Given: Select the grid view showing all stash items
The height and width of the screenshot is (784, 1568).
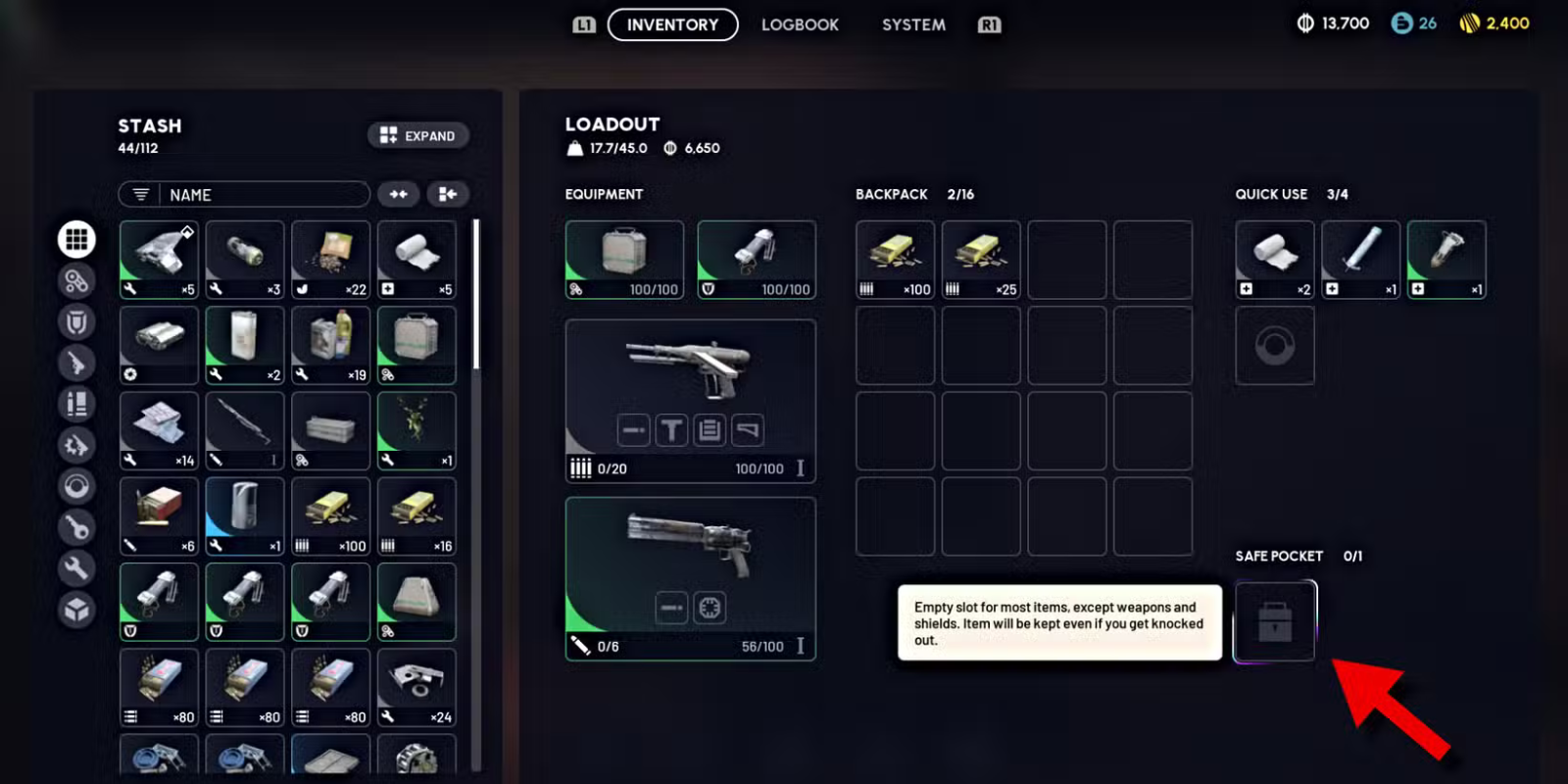Looking at the screenshot, I should point(77,238).
